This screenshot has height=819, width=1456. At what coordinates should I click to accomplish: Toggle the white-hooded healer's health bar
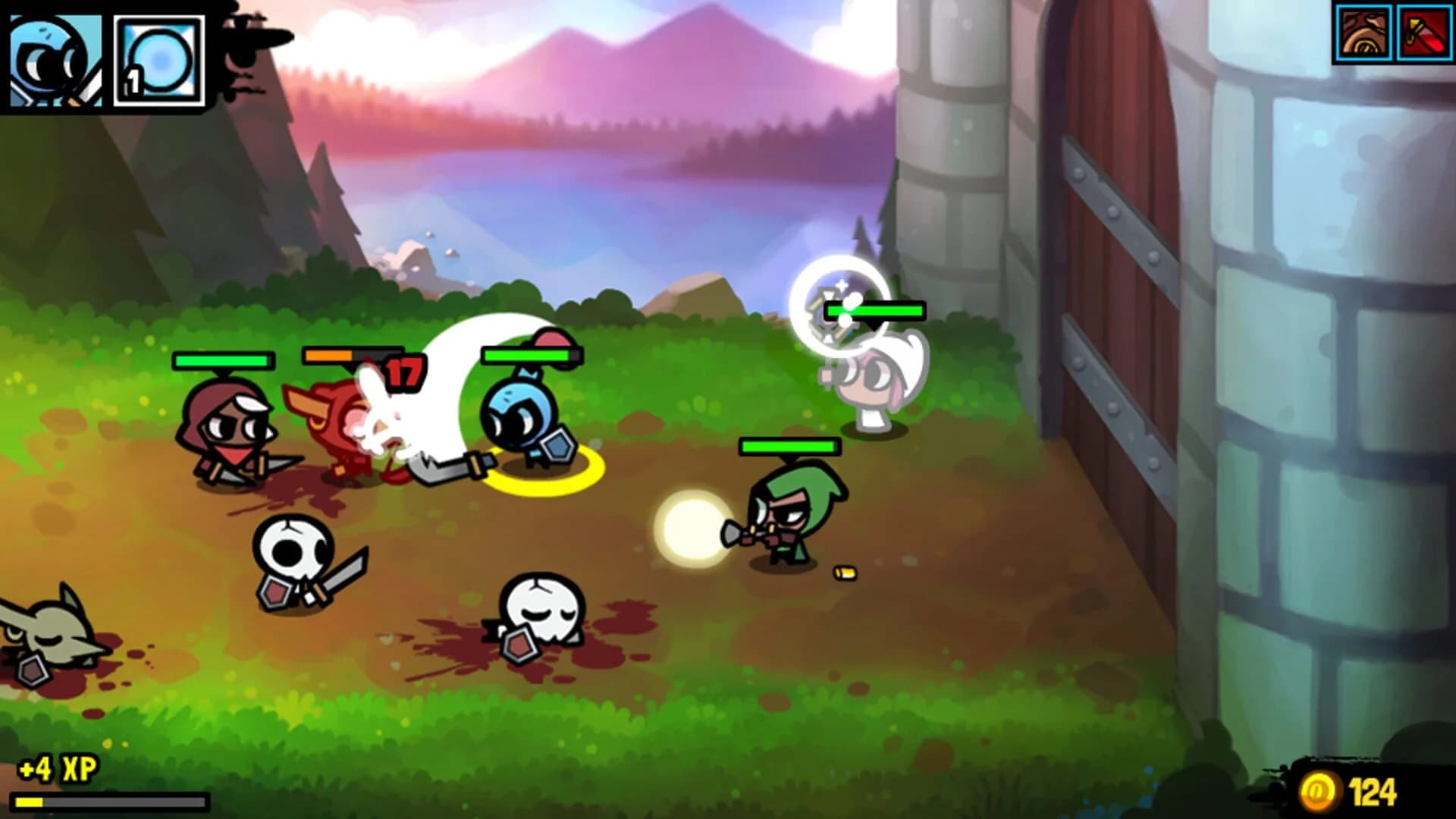pyautogui.click(x=876, y=309)
